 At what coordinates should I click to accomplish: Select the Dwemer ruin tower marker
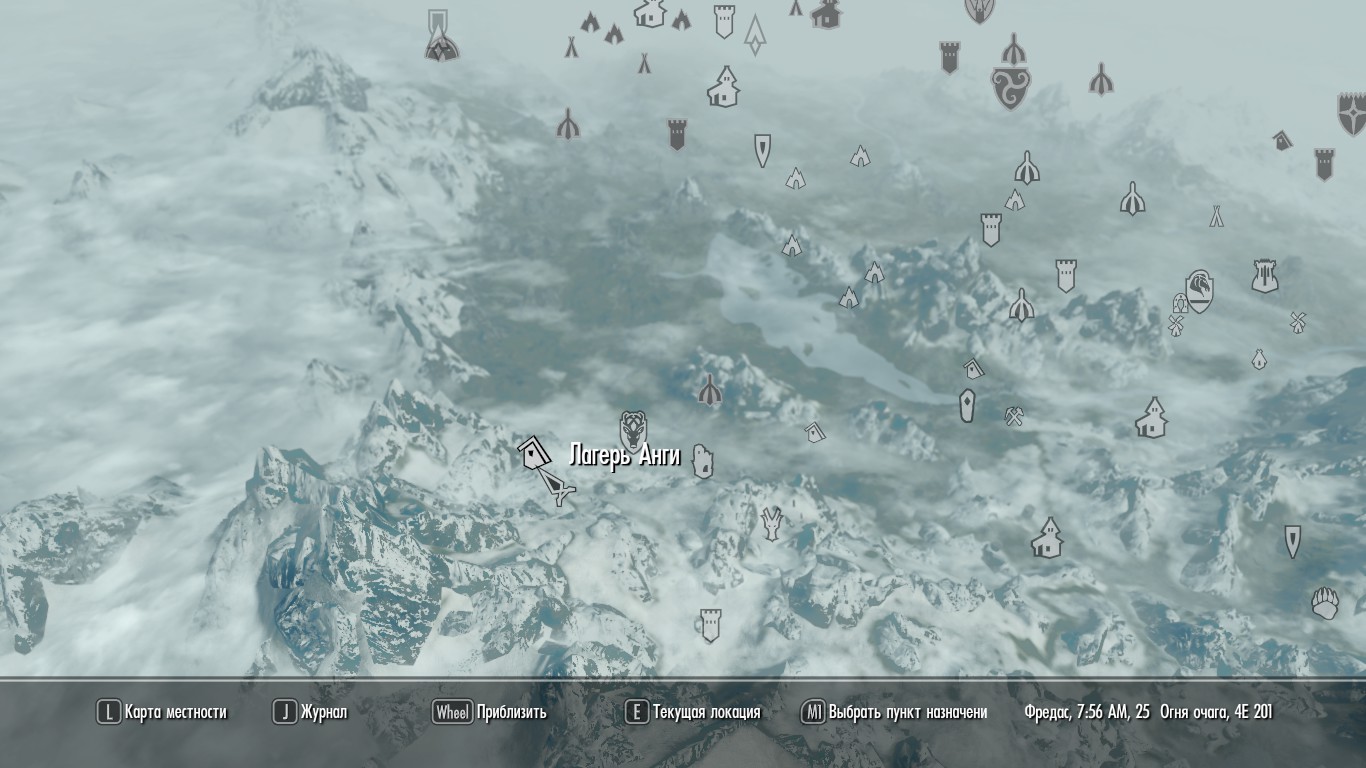click(1265, 276)
